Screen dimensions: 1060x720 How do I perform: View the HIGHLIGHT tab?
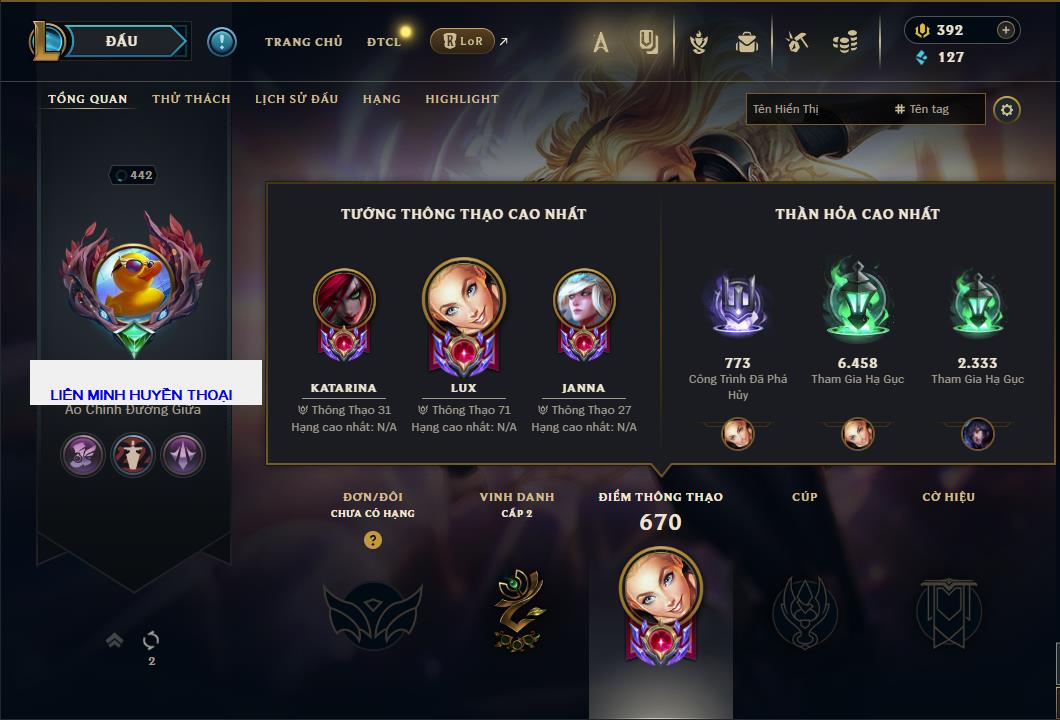[x=462, y=99]
